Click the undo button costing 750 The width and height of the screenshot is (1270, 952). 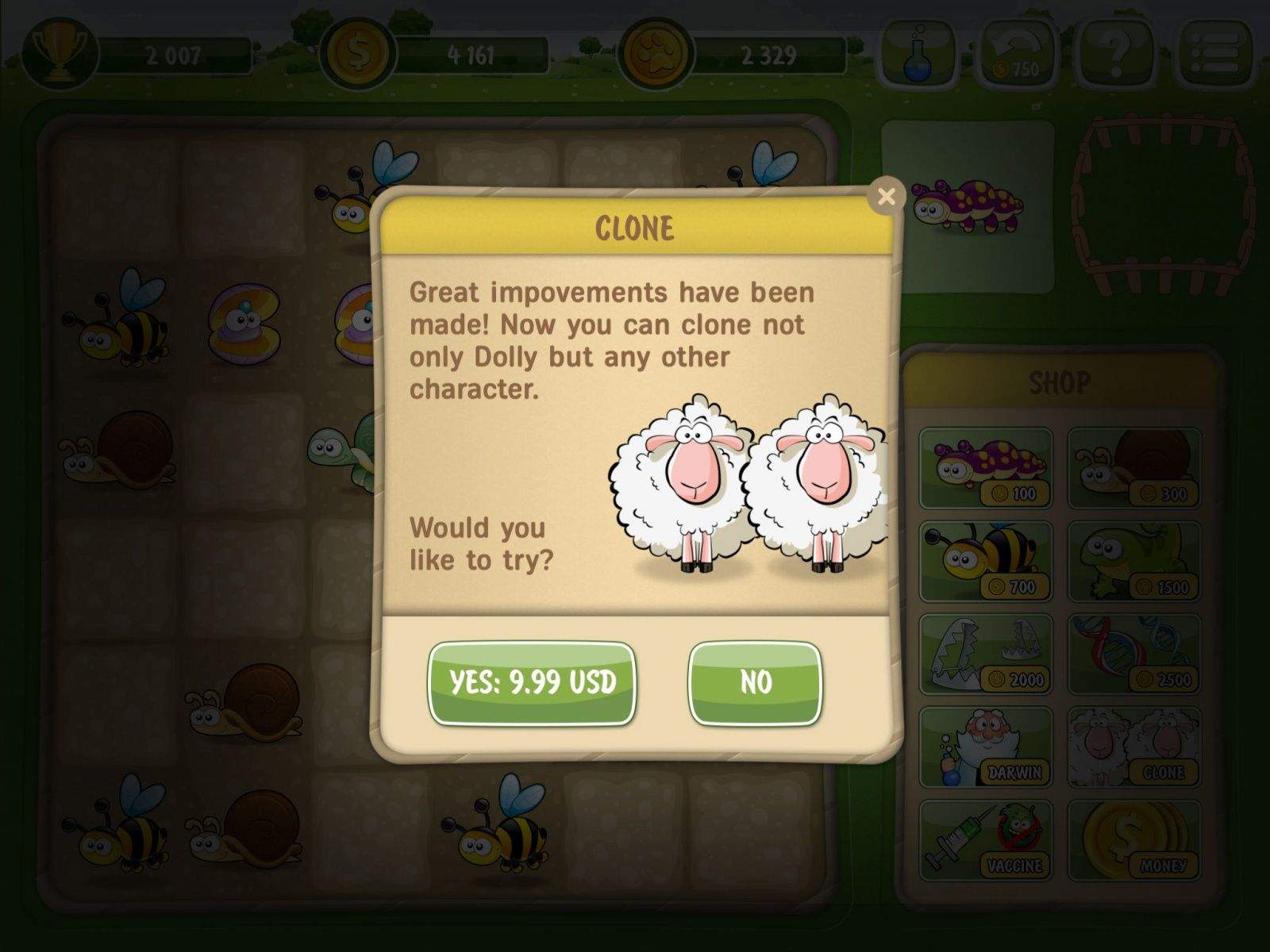(x=1018, y=54)
